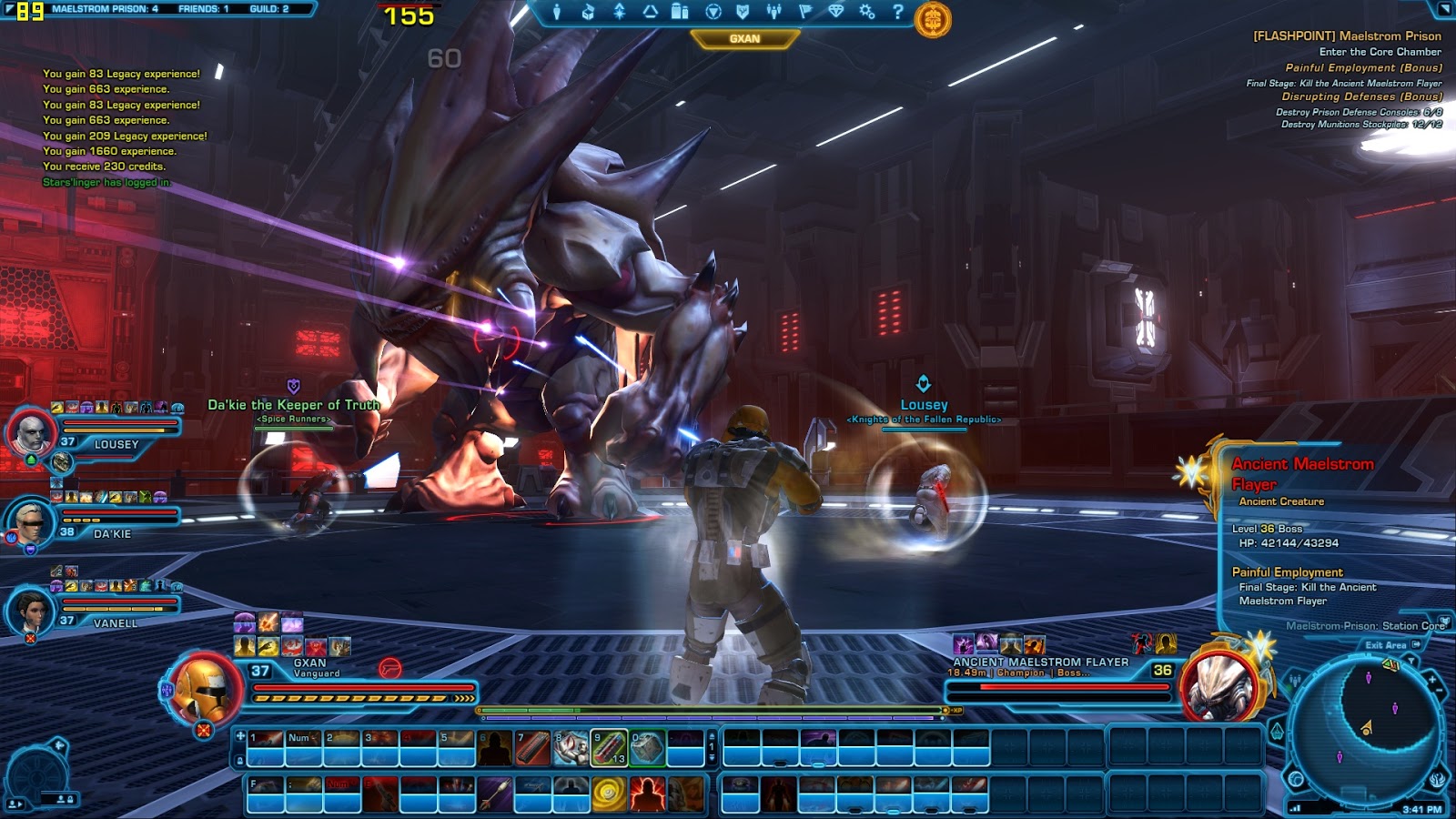1456x819 pixels.
Task: Zoom in the minimap with the plus button
Action: click(1431, 679)
